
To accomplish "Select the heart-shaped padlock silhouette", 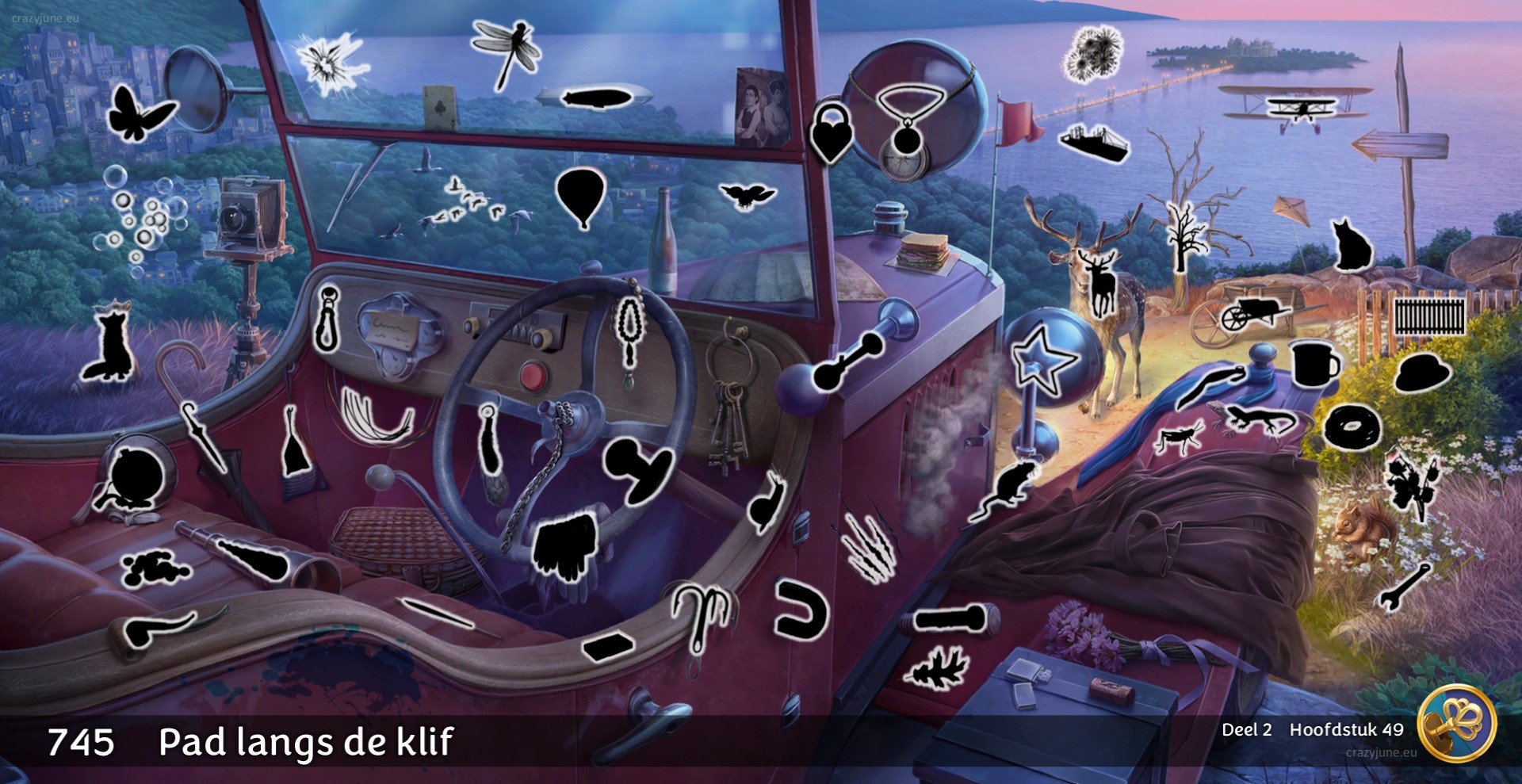I will [831, 132].
